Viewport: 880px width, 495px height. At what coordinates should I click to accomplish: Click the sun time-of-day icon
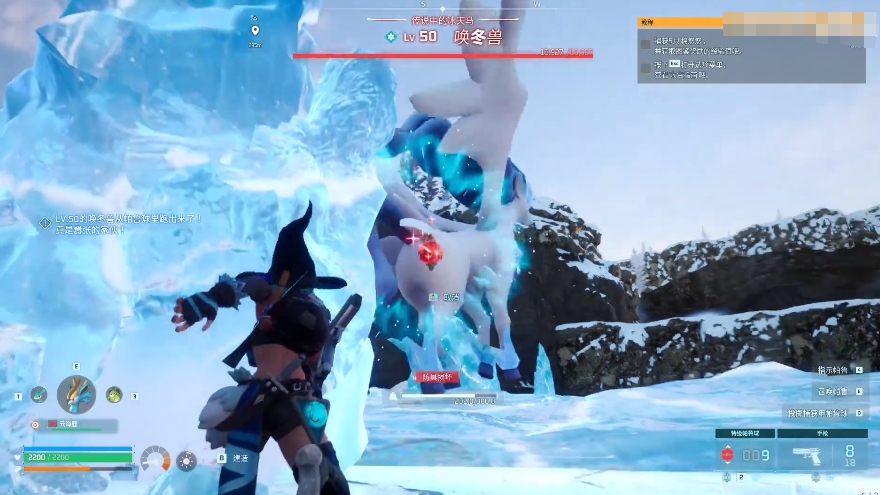click(x=186, y=461)
